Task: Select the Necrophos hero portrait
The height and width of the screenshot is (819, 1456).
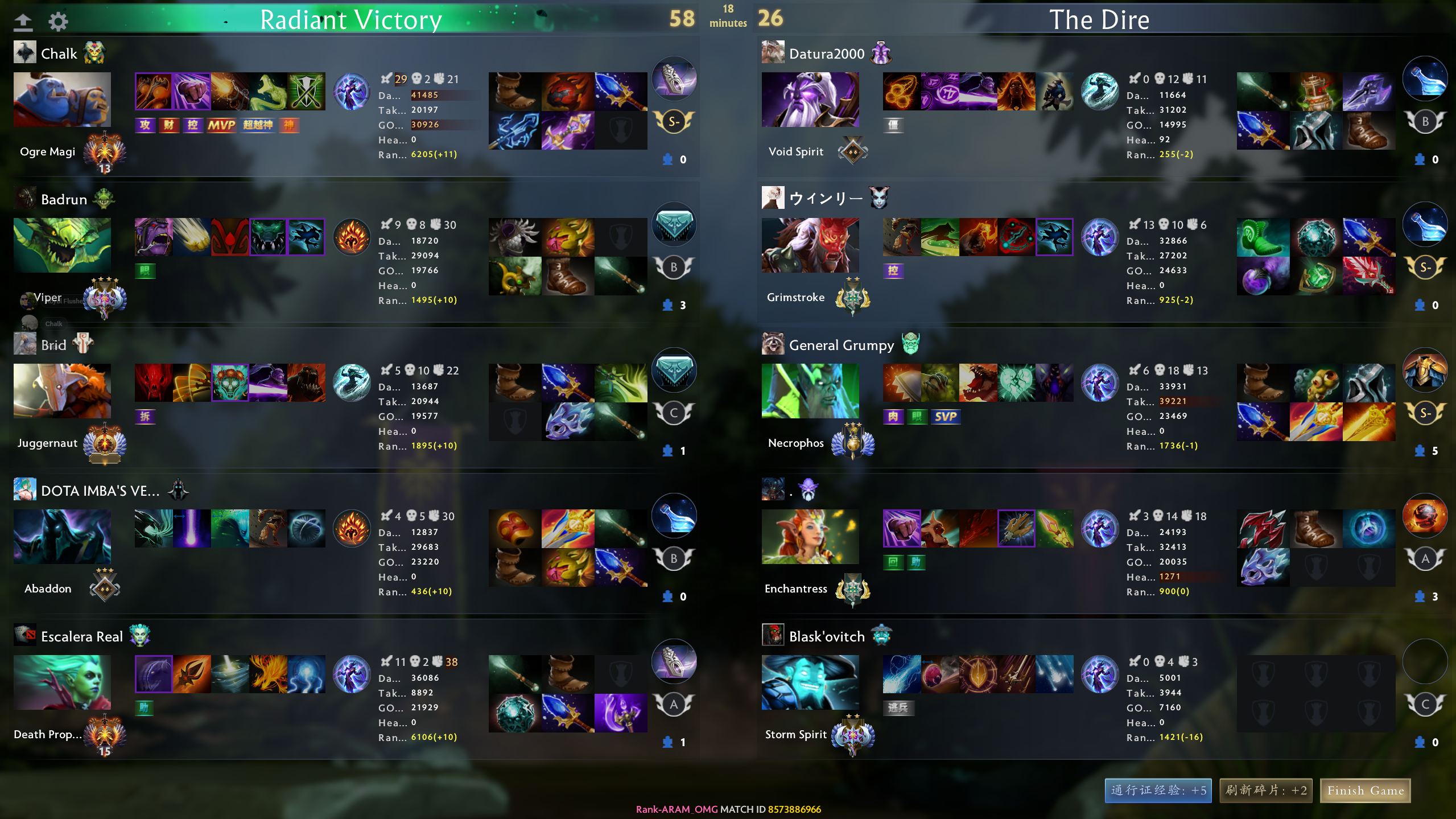Action: point(810,390)
